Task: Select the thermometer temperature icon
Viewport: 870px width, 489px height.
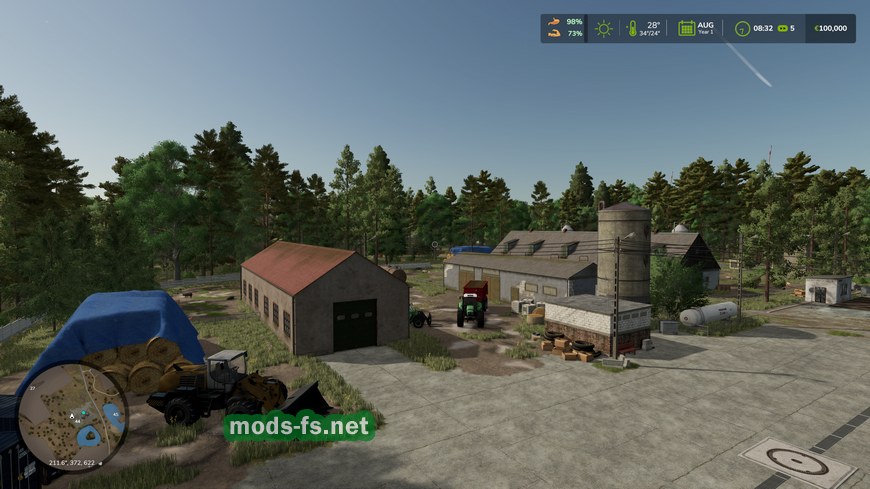Action: tap(632, 28)
